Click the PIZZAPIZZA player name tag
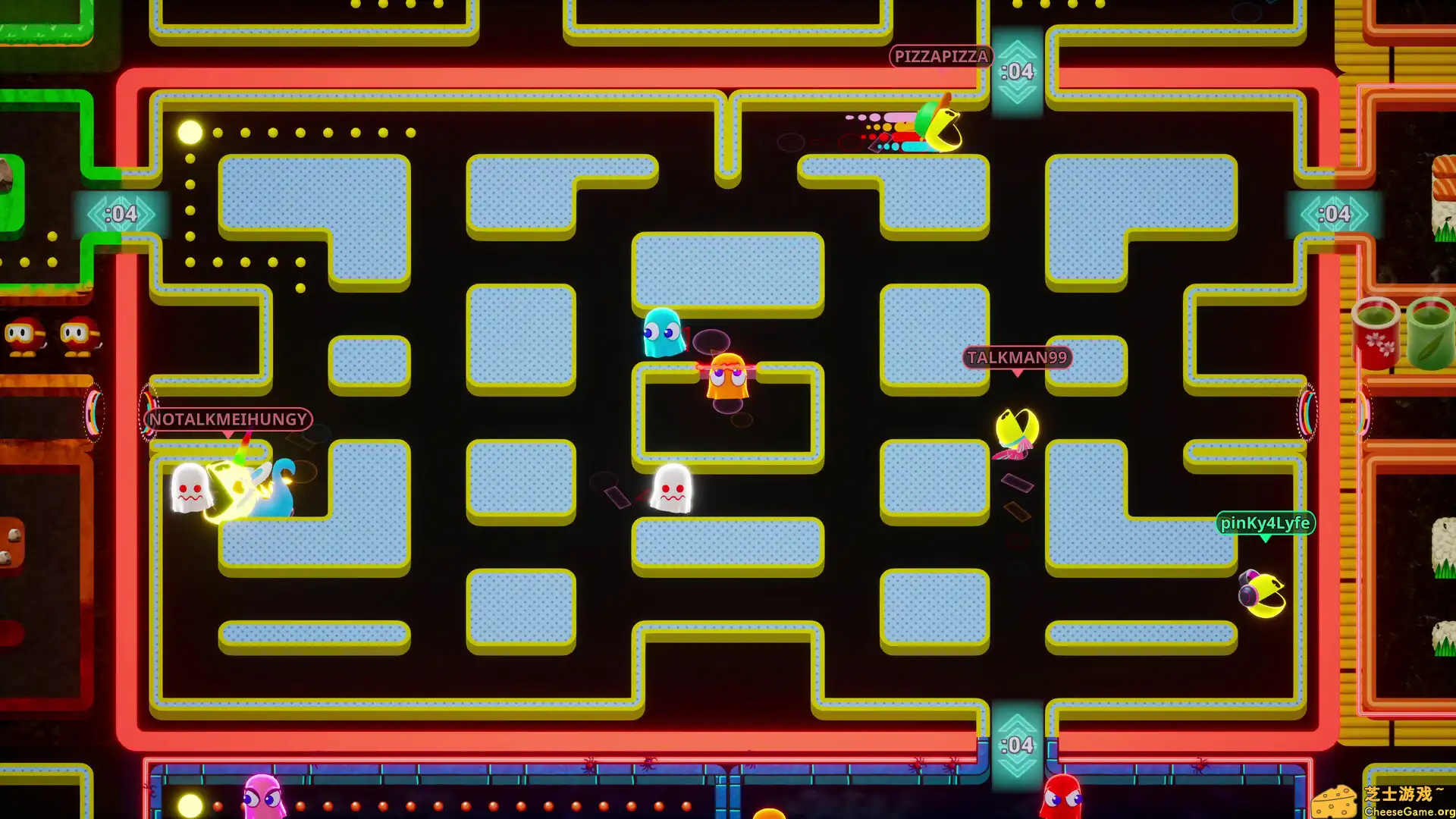 [940, 56]
